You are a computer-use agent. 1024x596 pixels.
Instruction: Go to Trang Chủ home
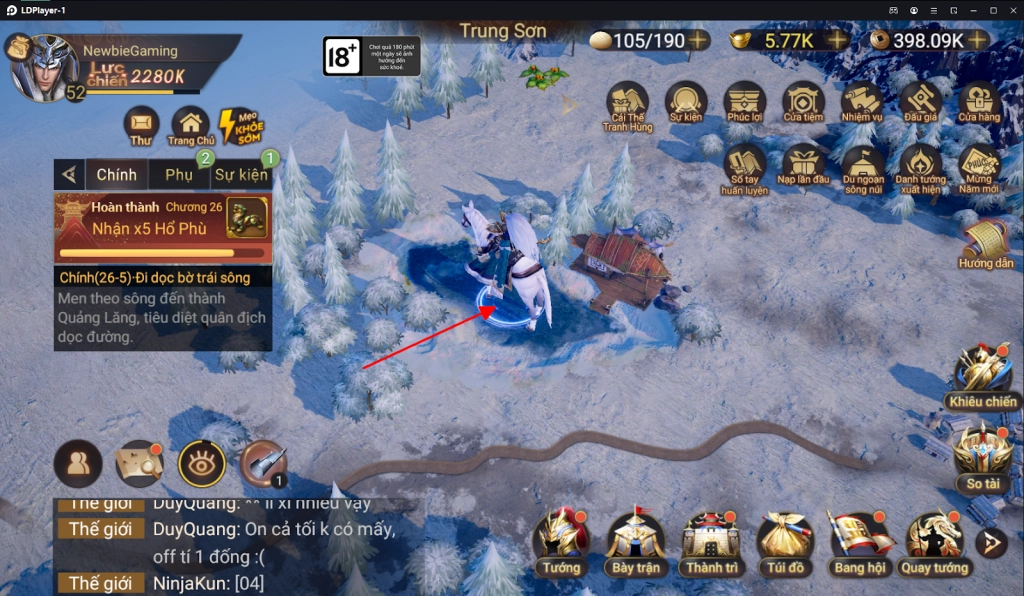(191, 124)
